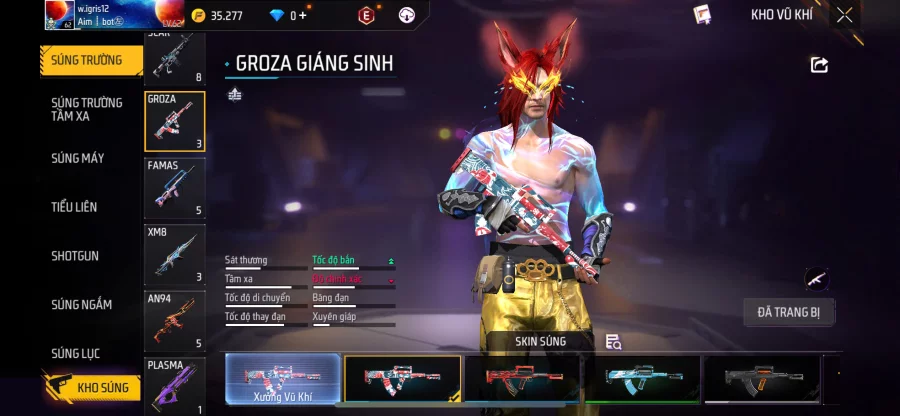The width and height of the screenshot is (900, 416).
Task: Open the Kho Súng tab
Action: 90,387
